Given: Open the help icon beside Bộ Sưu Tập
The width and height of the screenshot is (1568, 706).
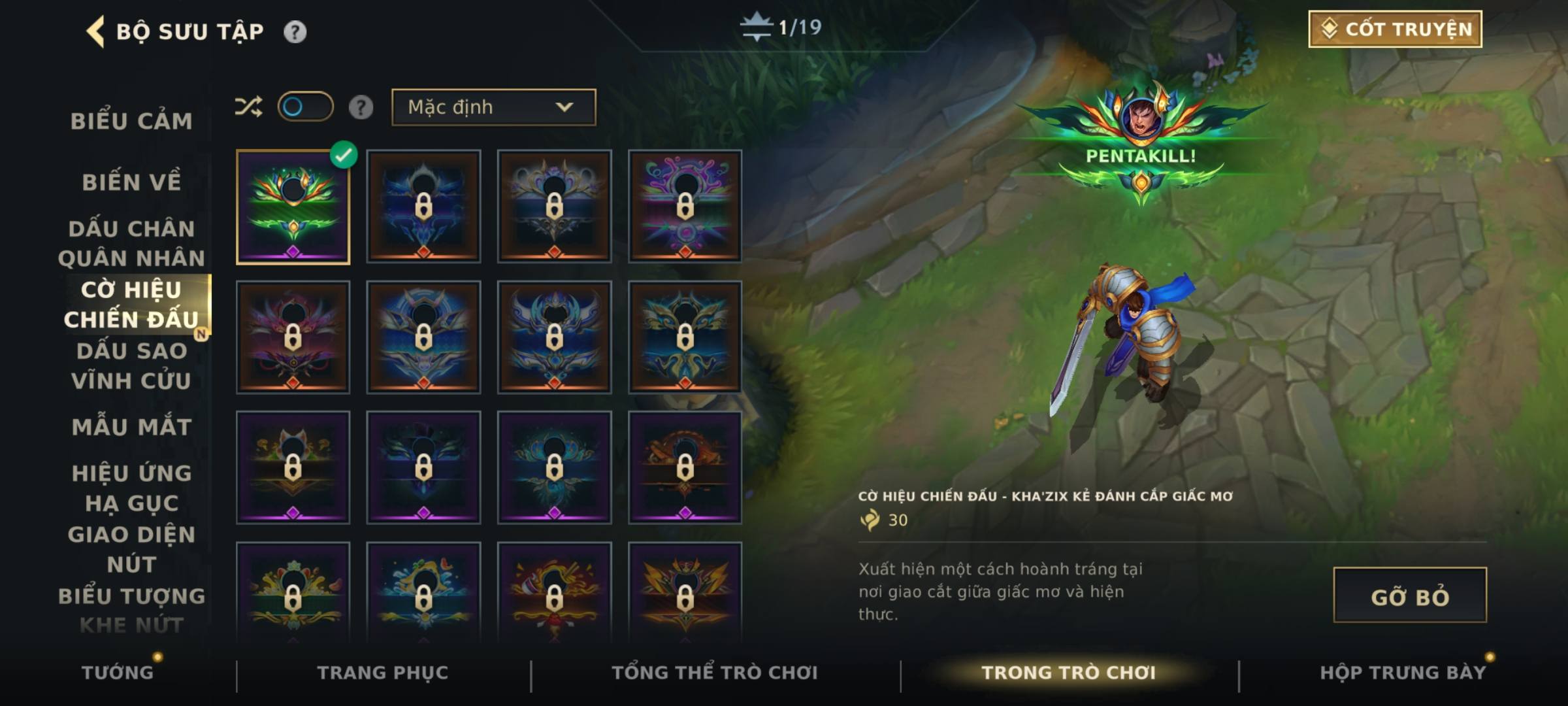Looking at the screenshot, I should 295,31.
